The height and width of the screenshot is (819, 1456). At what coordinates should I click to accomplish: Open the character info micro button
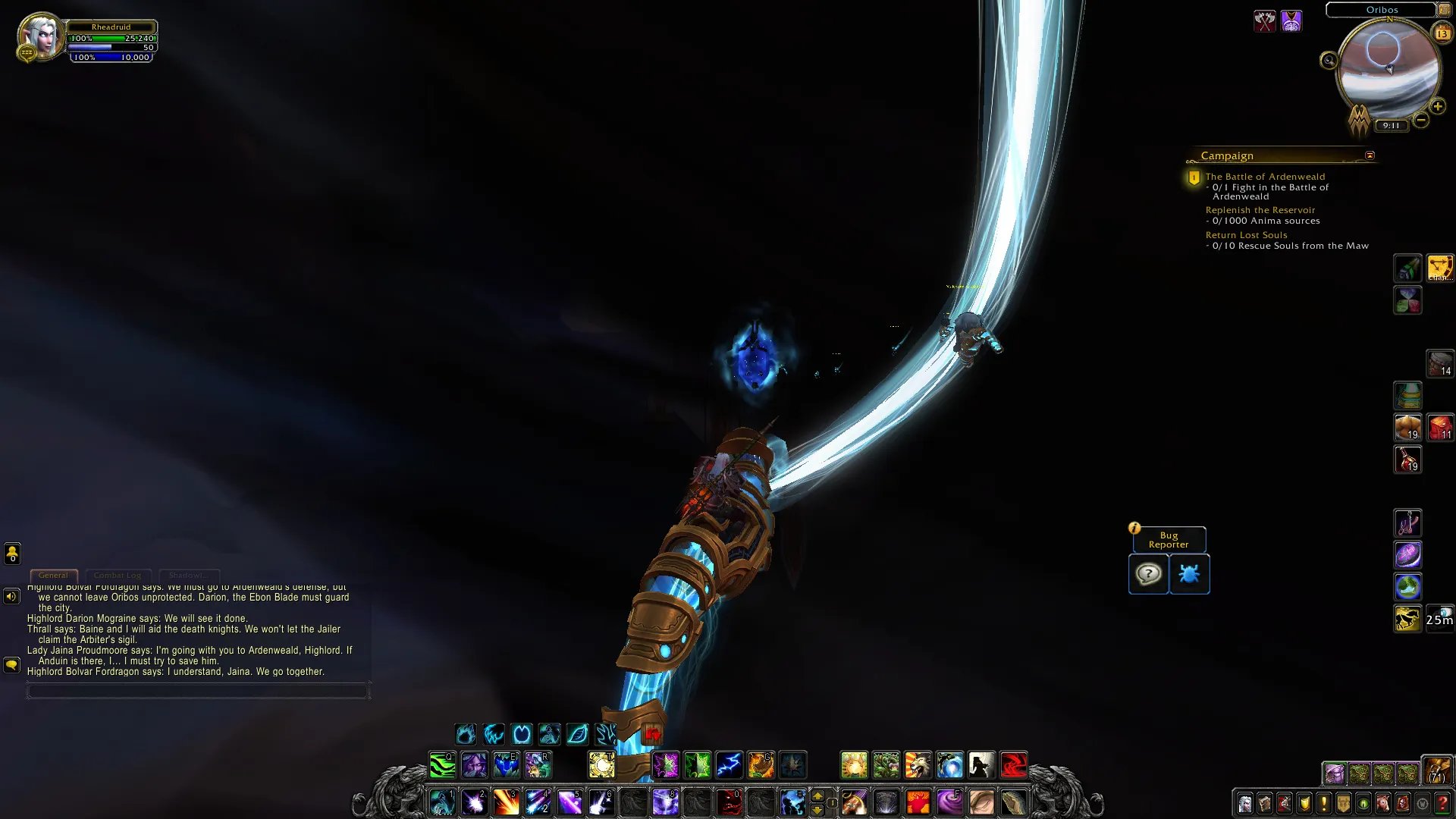(x=1245, y=803)
